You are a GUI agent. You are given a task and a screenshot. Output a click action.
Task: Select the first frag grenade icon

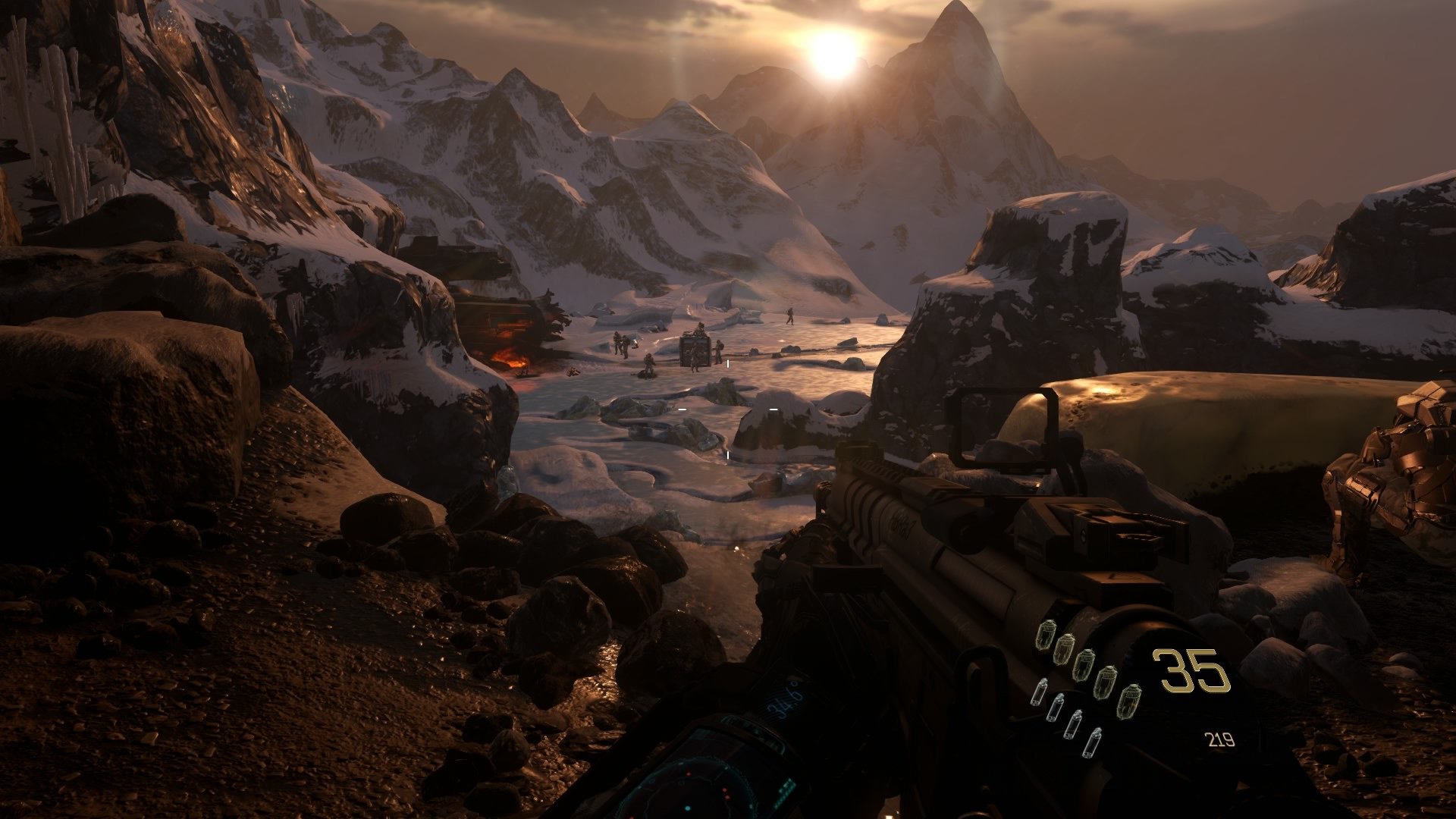tap(1047, 635)
